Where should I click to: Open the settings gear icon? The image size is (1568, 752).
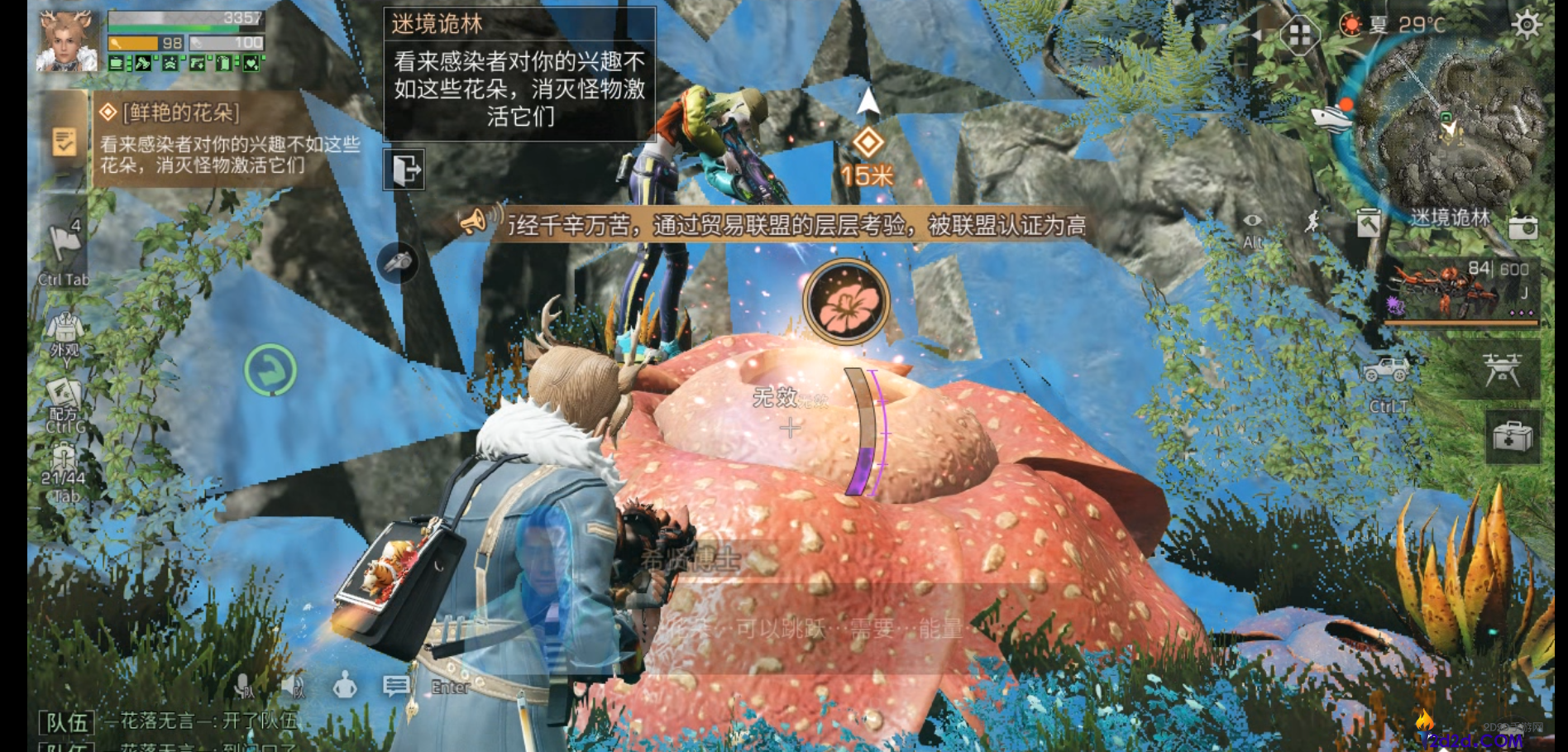pyautogui.click(x=1526, y=25)
